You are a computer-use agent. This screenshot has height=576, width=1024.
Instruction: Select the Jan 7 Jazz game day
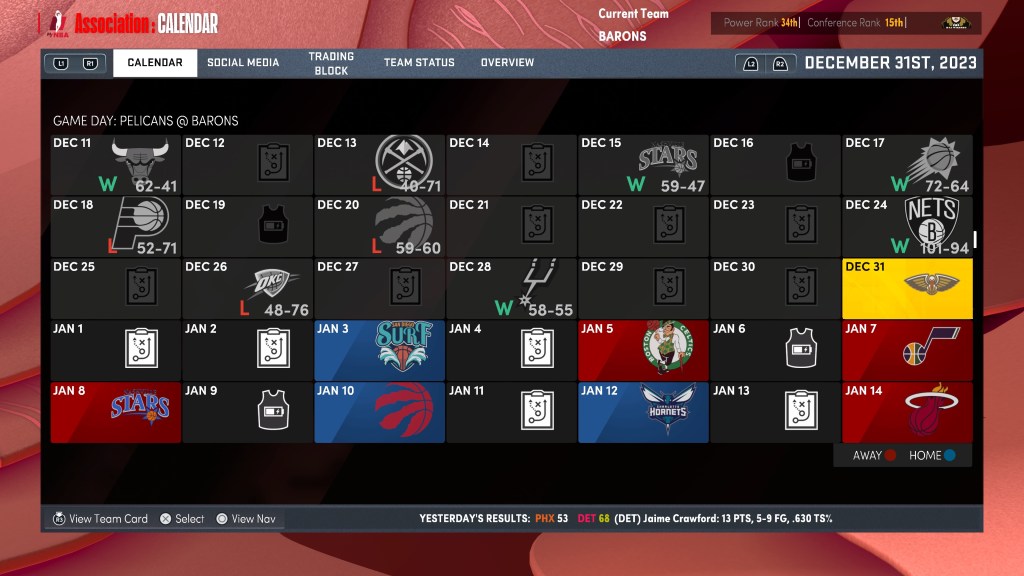tap(907, 350)
